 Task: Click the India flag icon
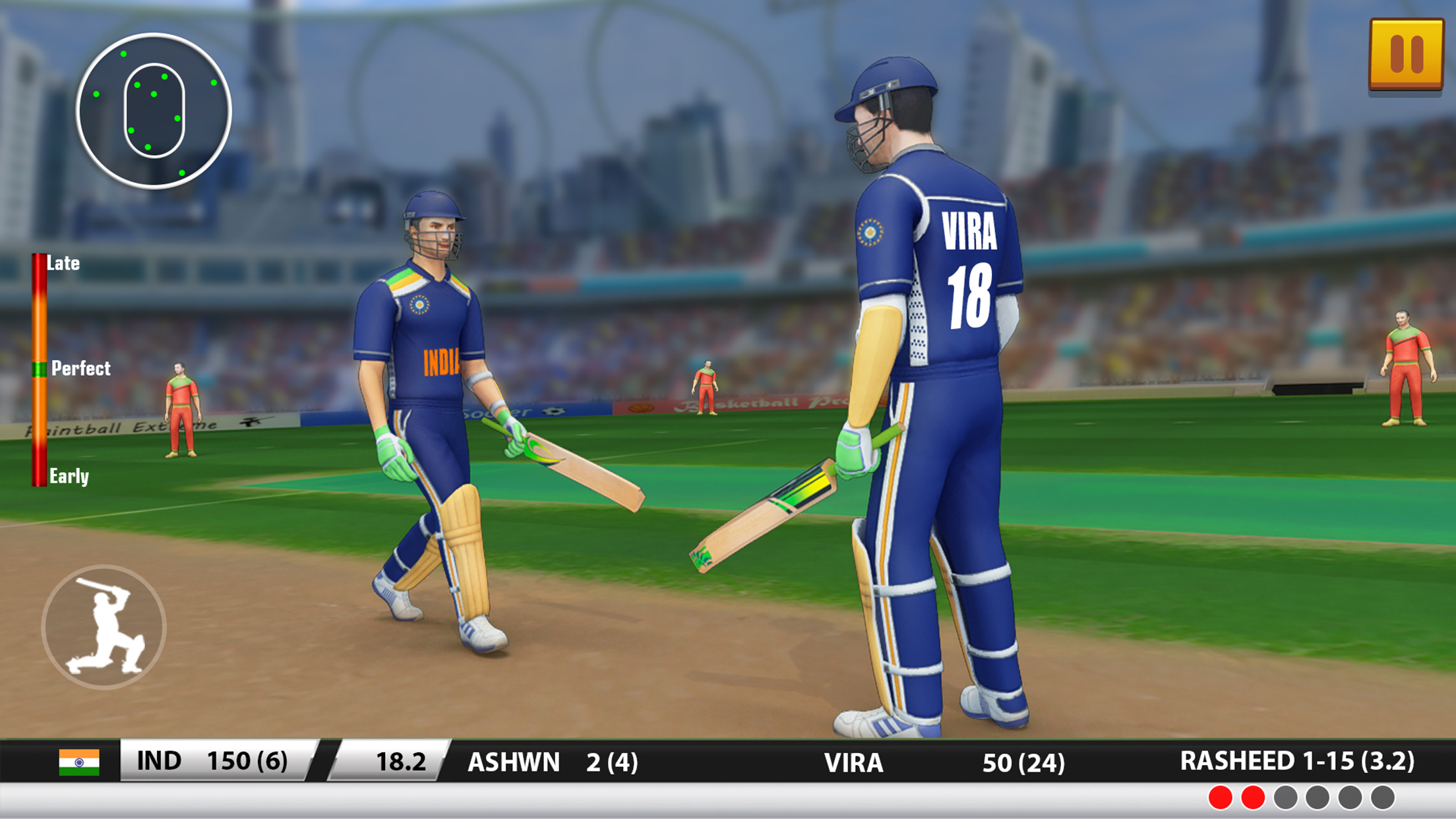coord(79,762)
